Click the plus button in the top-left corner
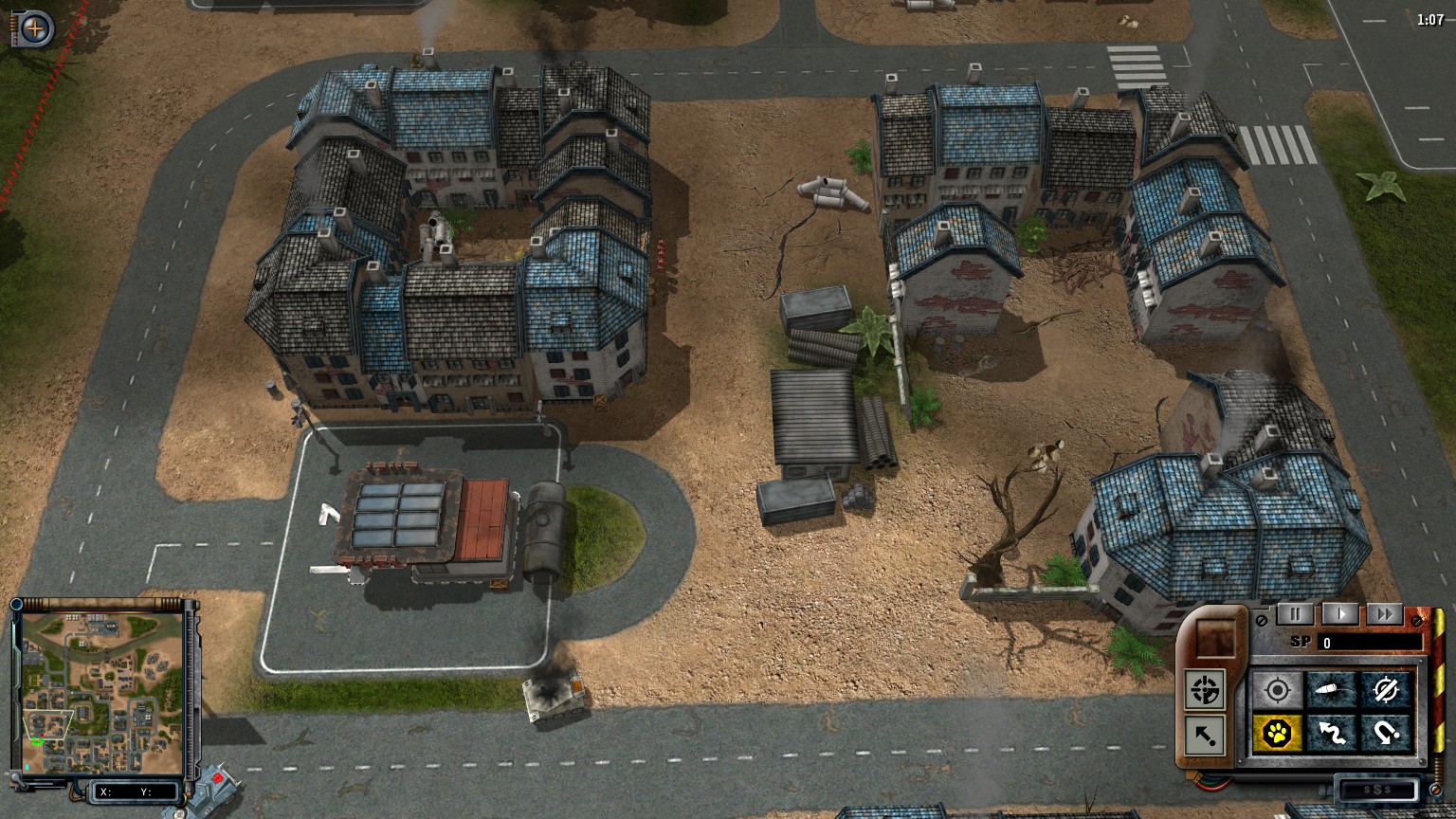This screenshot has height=819, width=1456. click(34, 29)
